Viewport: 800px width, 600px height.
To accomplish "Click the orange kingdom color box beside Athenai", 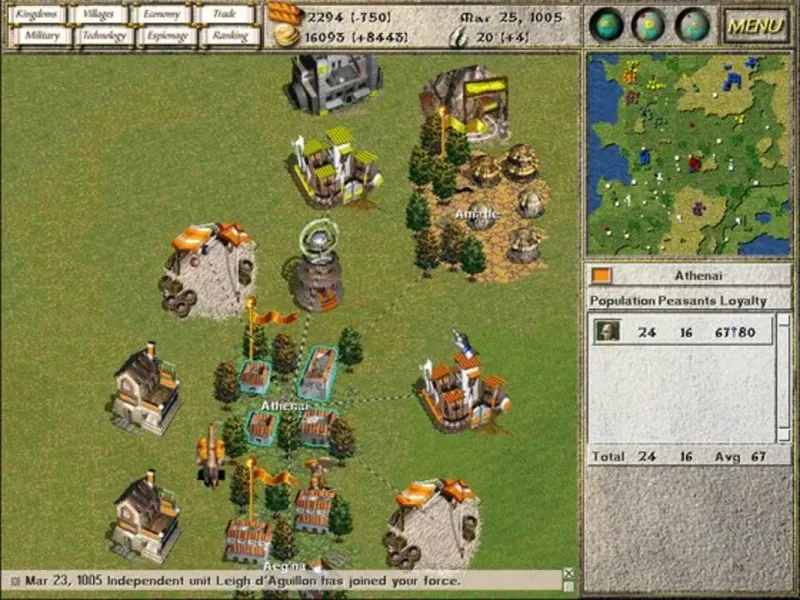I will (x=601, y=275).
